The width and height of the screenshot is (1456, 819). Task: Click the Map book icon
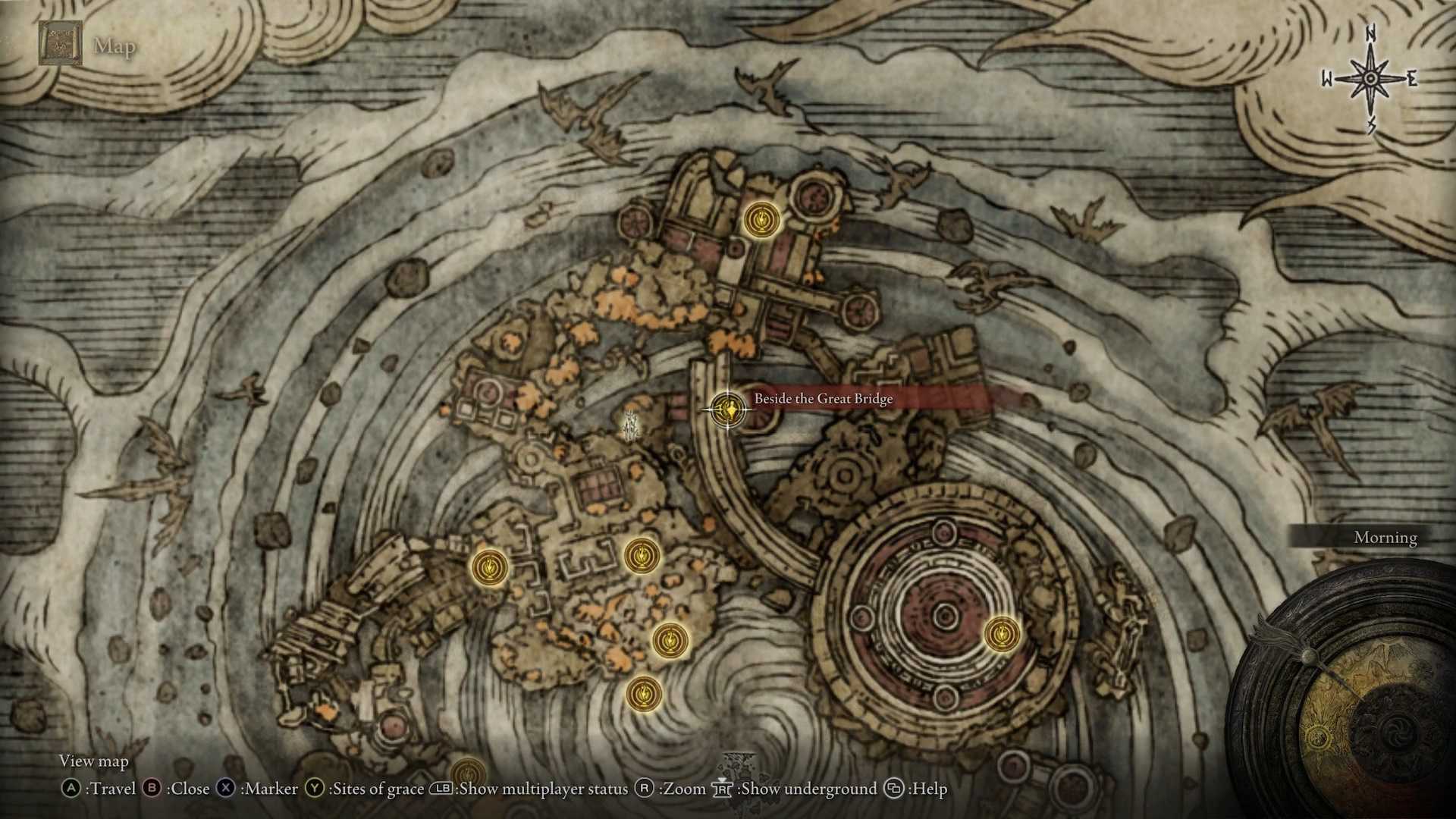[x=60, y=44]
